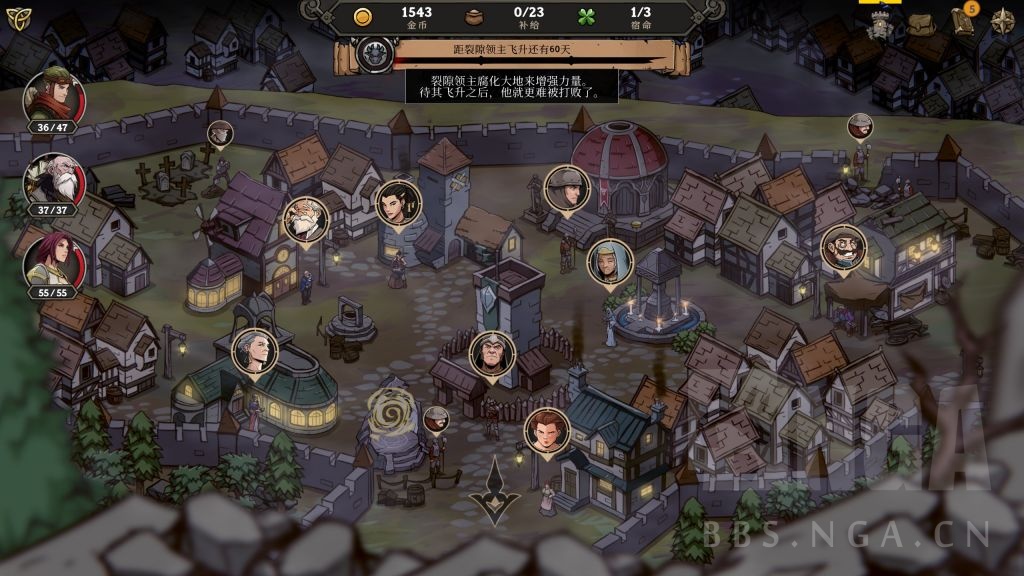
Task: Click the gold coin counter icon
Action: point(364,15)
